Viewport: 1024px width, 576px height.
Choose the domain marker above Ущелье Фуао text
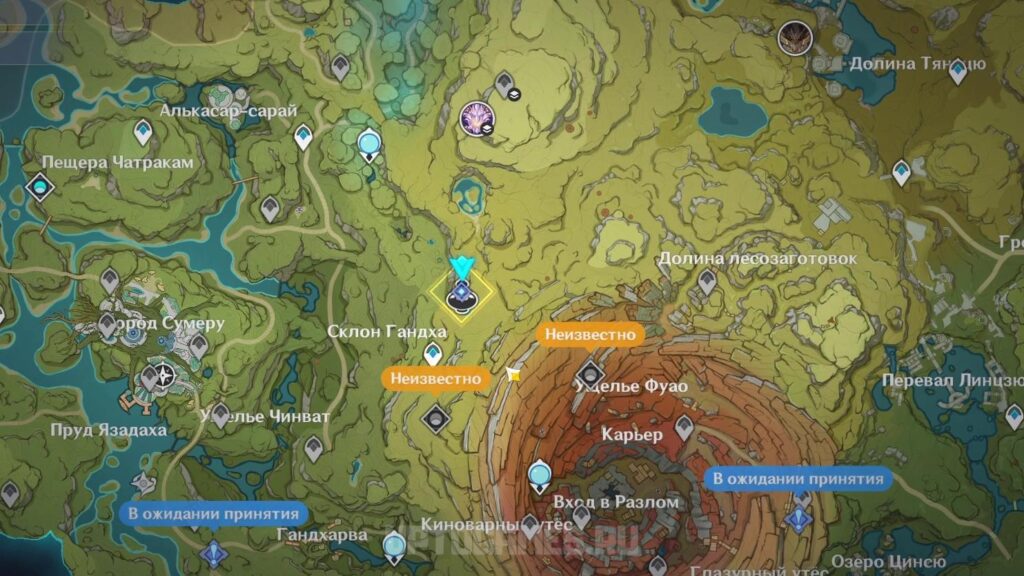tap(590, 371)
